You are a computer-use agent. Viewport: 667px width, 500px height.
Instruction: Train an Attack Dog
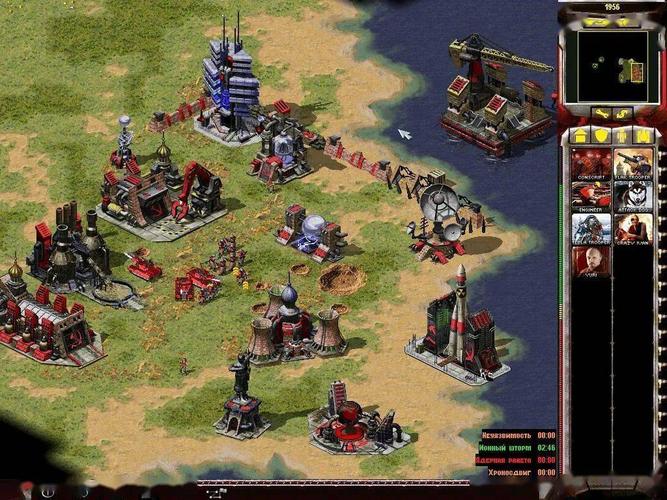point(633,194)
